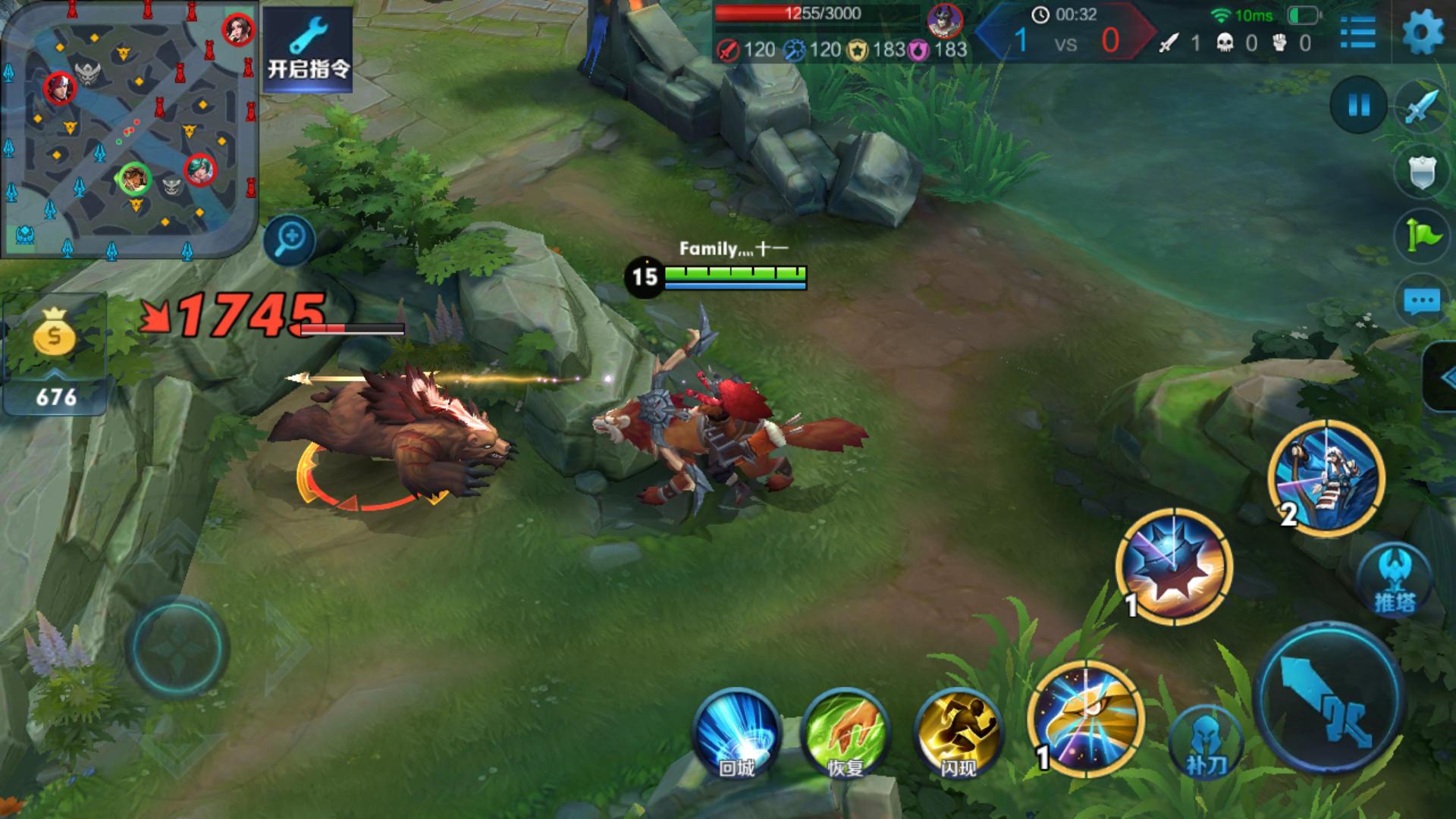Tap the magnifier zoom button

pos(290,240)
